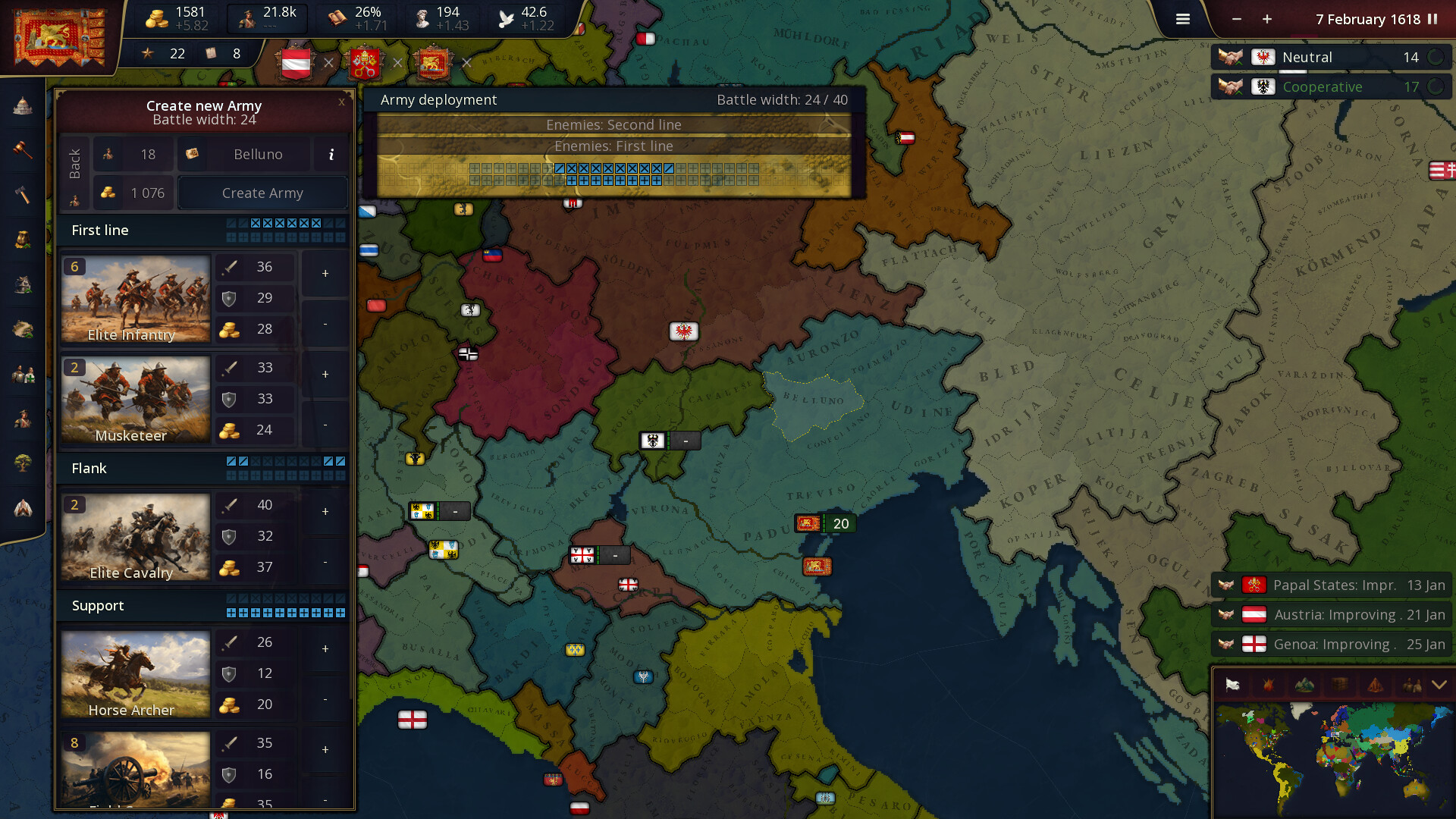Viewport: 1456px width, 819px height.
Task: Open the military soldier panel
Action: coord(21,419)
